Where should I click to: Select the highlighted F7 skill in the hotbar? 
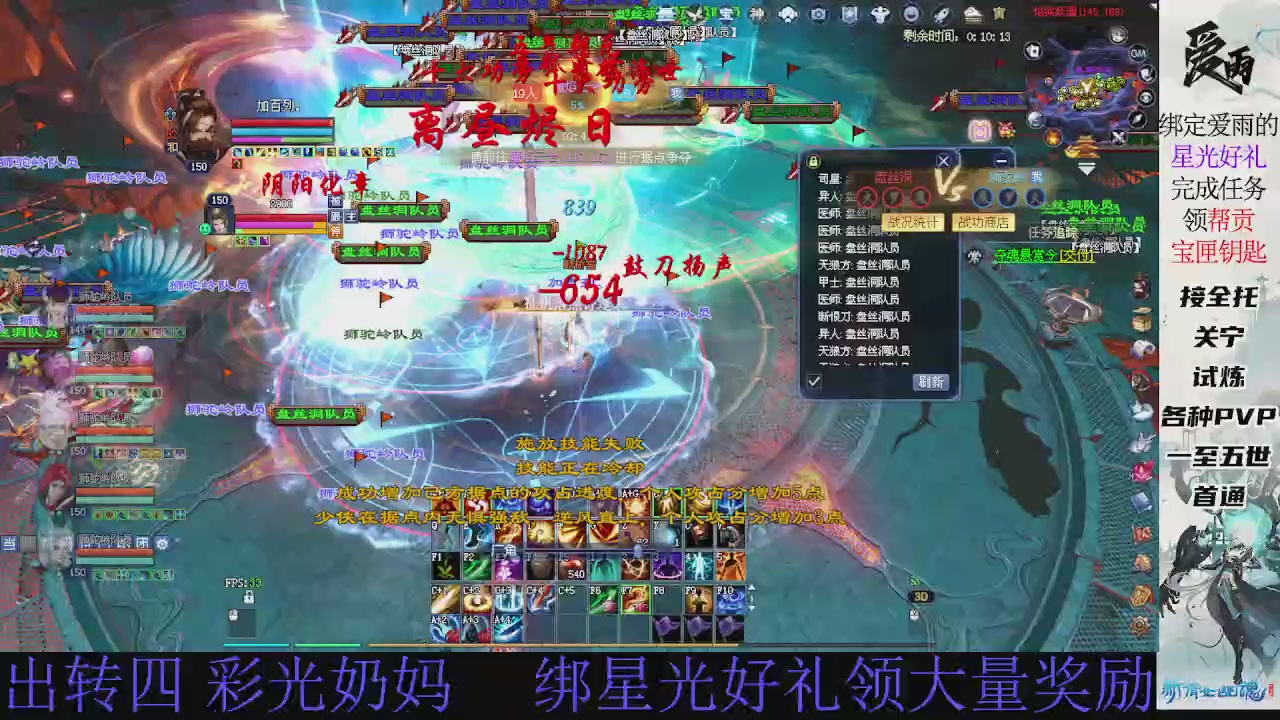[634, 599]
